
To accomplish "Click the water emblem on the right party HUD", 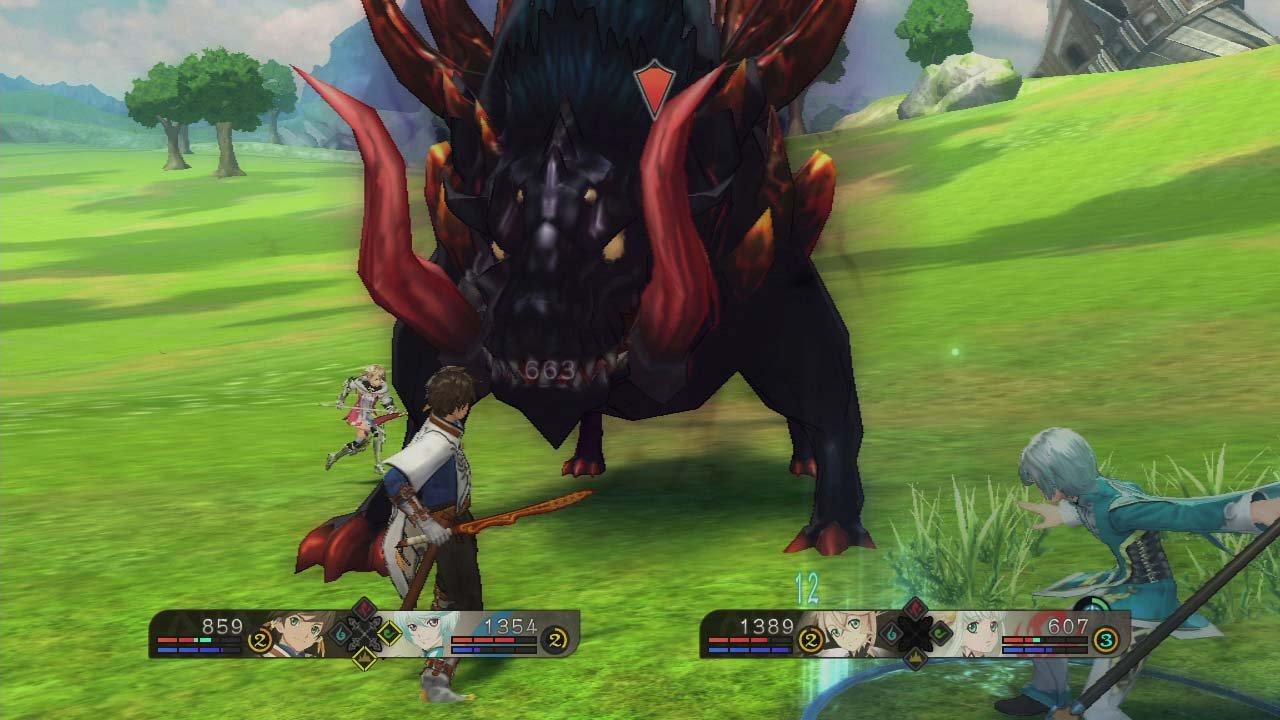I will pos(891,632).
